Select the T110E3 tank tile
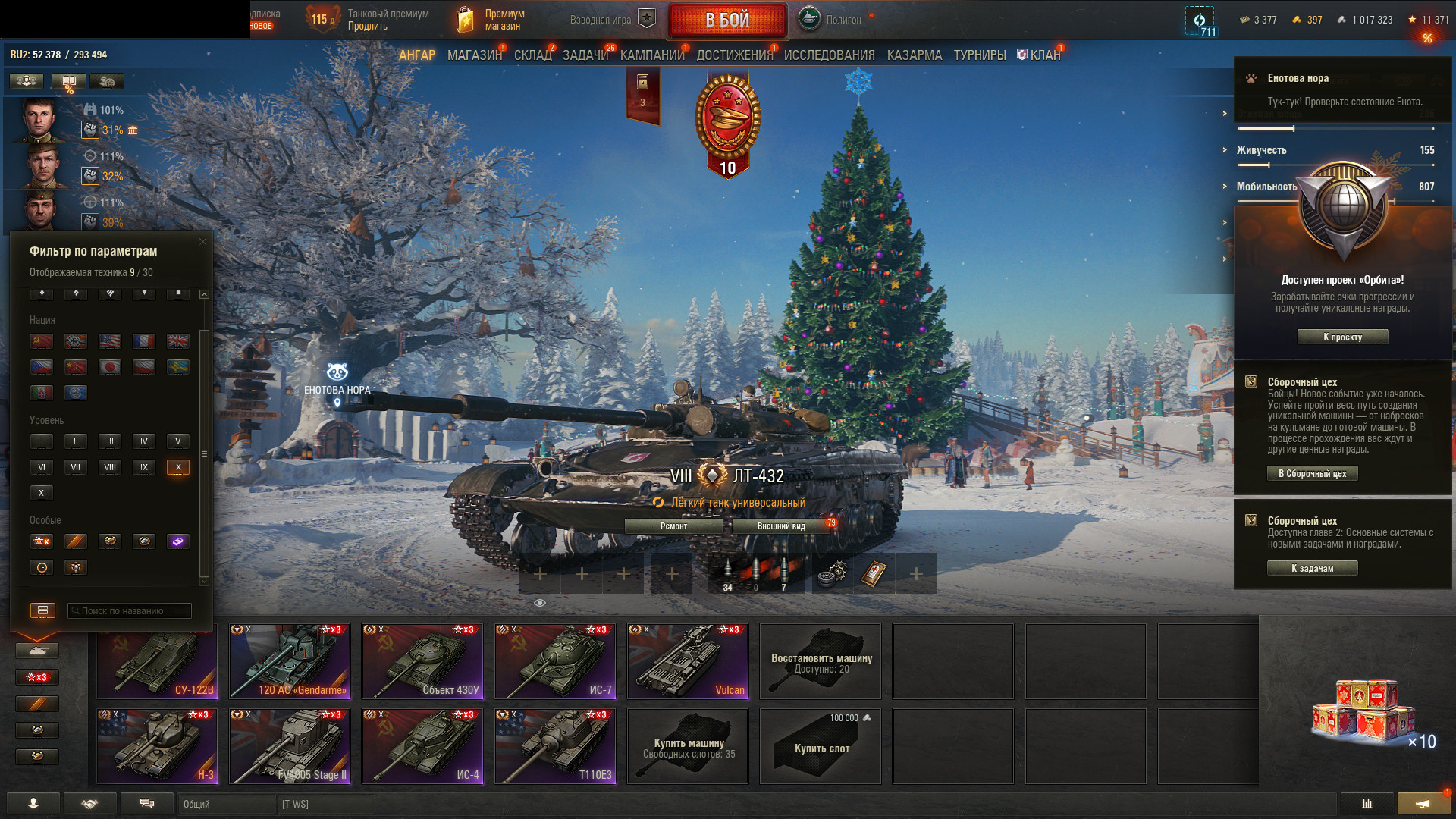 (555, 746)
